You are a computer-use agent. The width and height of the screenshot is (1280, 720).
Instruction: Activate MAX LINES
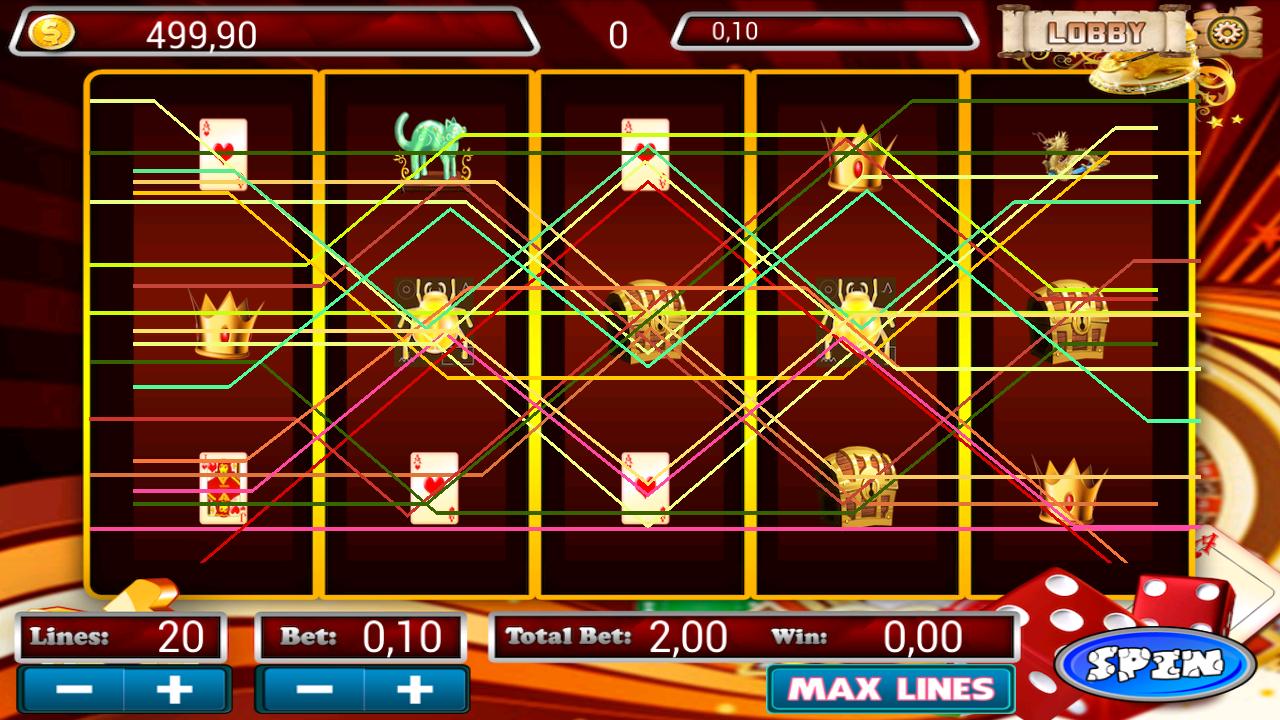pos(888,688)
